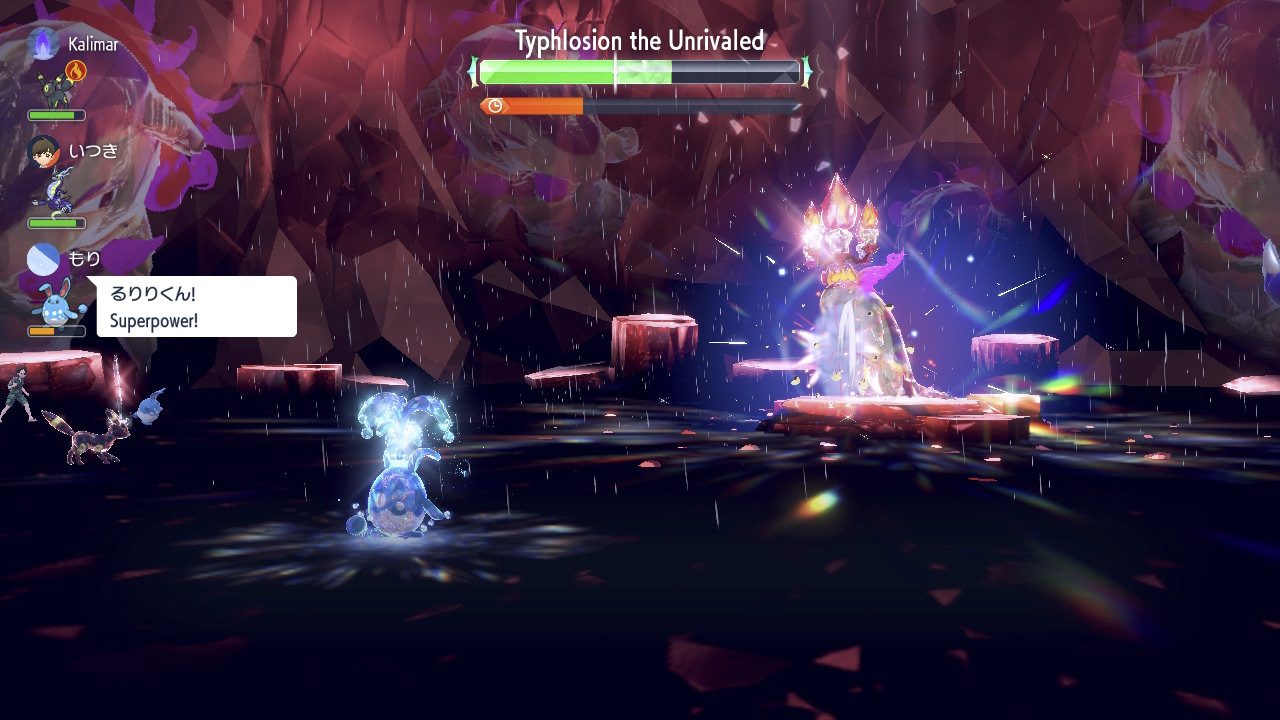Select Kalimar's Umbreon party icon
Image resolution: width=1280 pixels, height=720 pixels.
[53, 89]
